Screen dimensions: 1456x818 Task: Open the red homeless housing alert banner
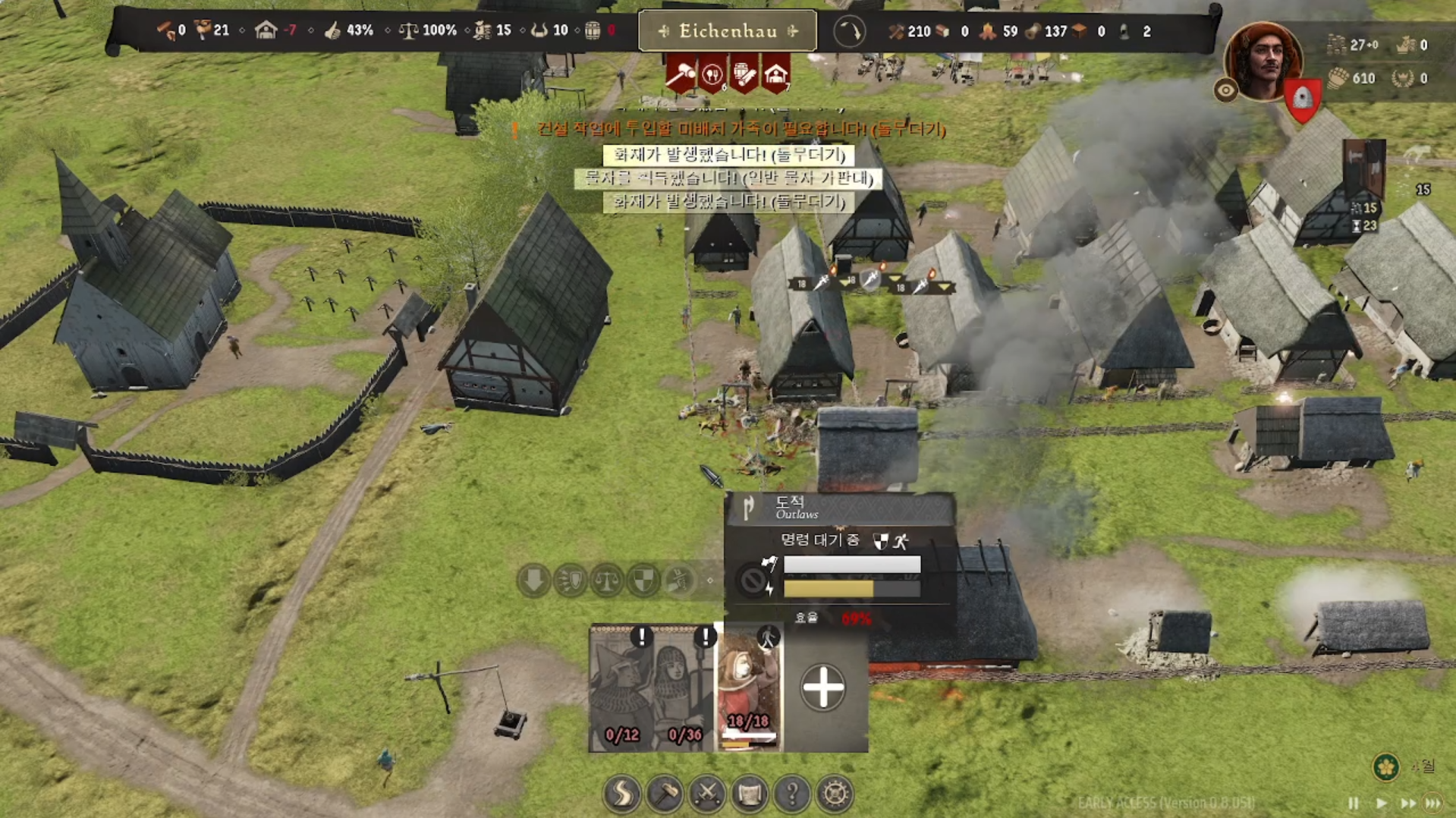[x=775, y=74]
